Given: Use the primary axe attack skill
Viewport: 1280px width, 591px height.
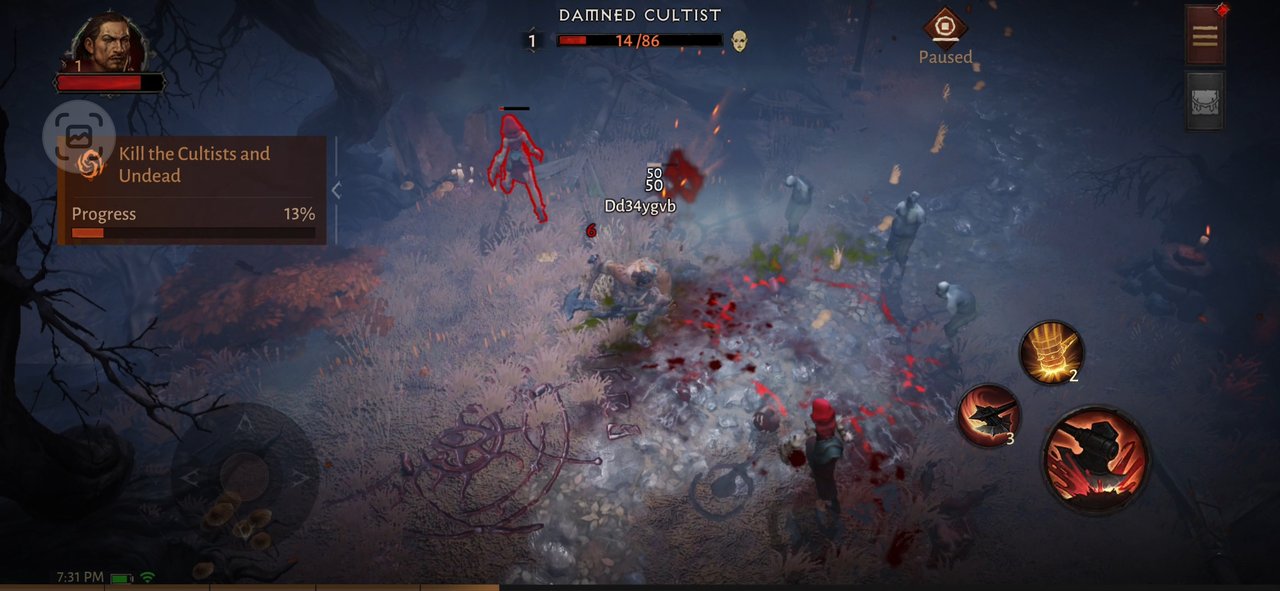Looking at the screenshot, I should click(1095, 460).
